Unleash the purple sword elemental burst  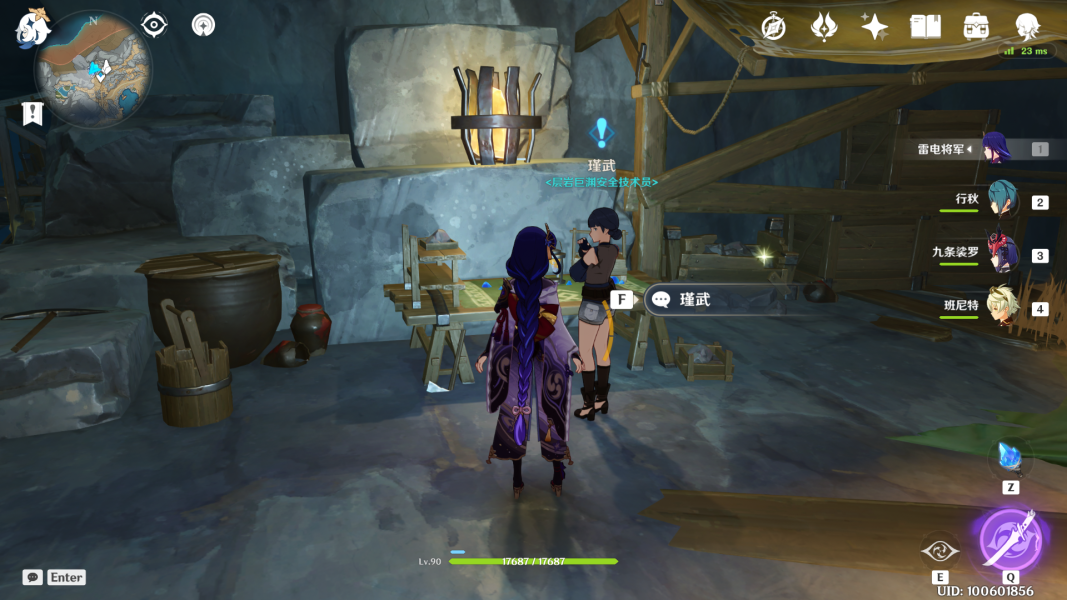pyautogui.click(x=1010, y=539)
